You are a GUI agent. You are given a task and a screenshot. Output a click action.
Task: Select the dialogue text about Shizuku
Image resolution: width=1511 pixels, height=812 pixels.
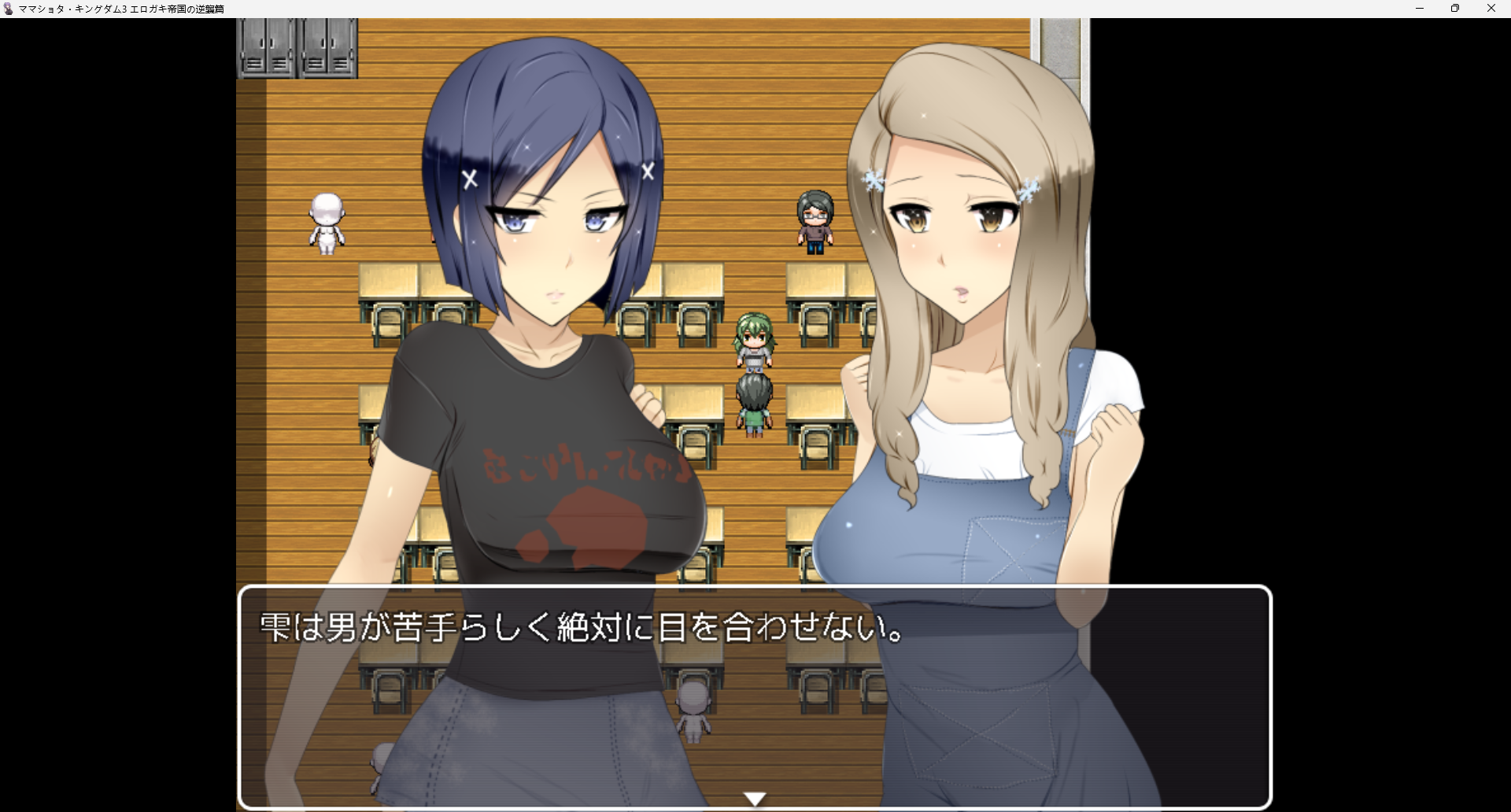point(582,627)
